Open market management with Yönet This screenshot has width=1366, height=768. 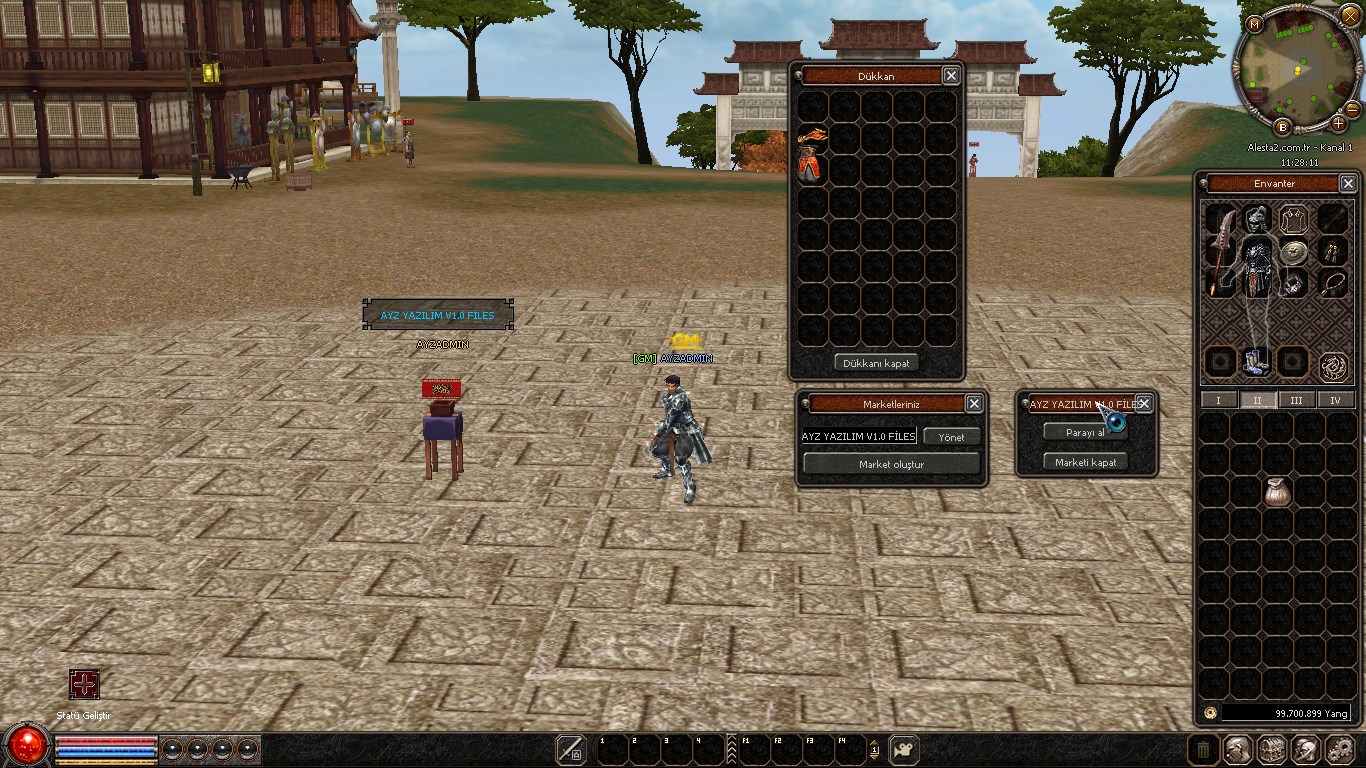pyautogui.click(x=951, y=437)
